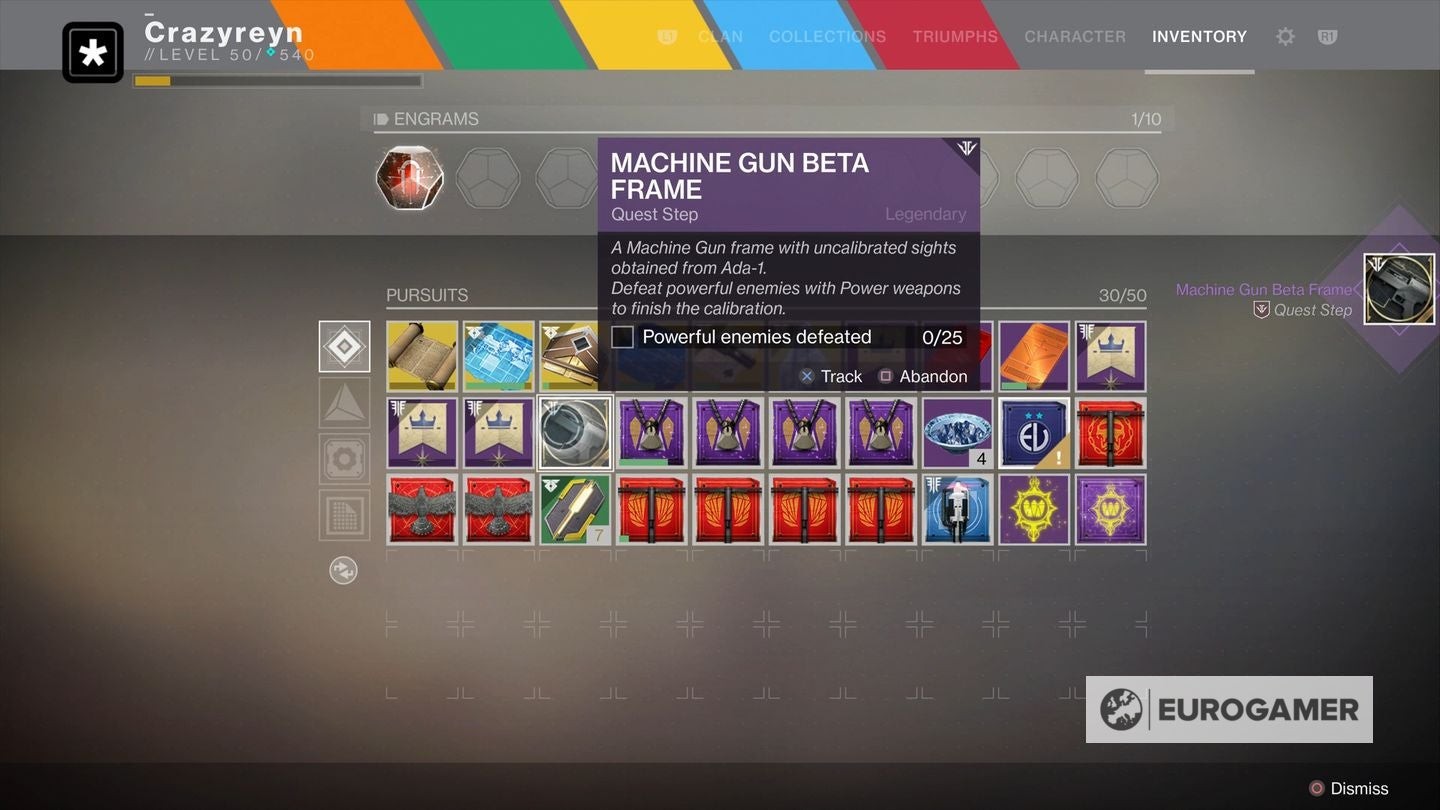Check the Powerful enemies defeated checkbox
1440x810 pixels.
[622, 337]
